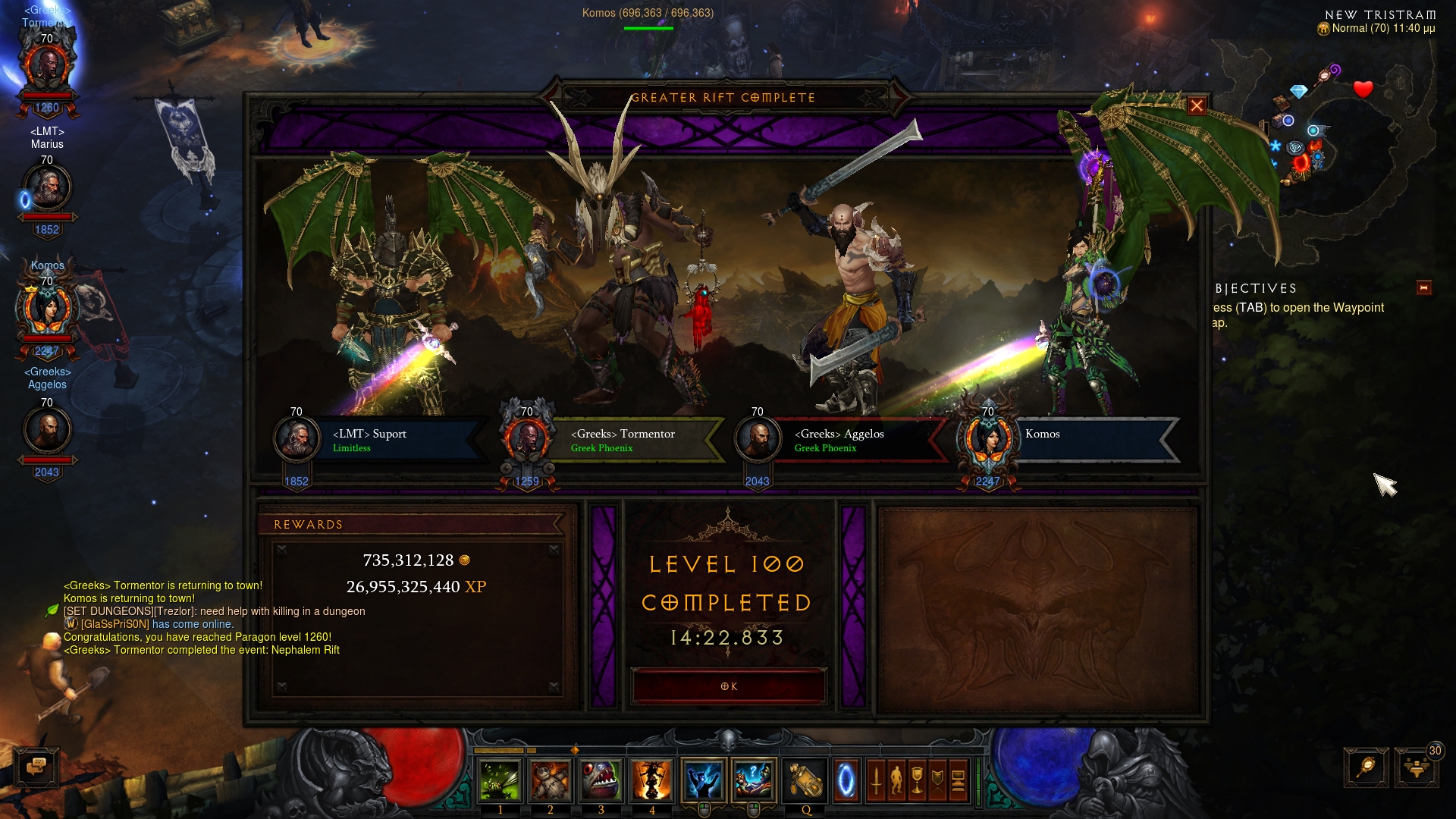The height and width of the screenshot is (819, 1456).
Task: Select the question-mark right-mouse skill
Action: tap(754, 780)
